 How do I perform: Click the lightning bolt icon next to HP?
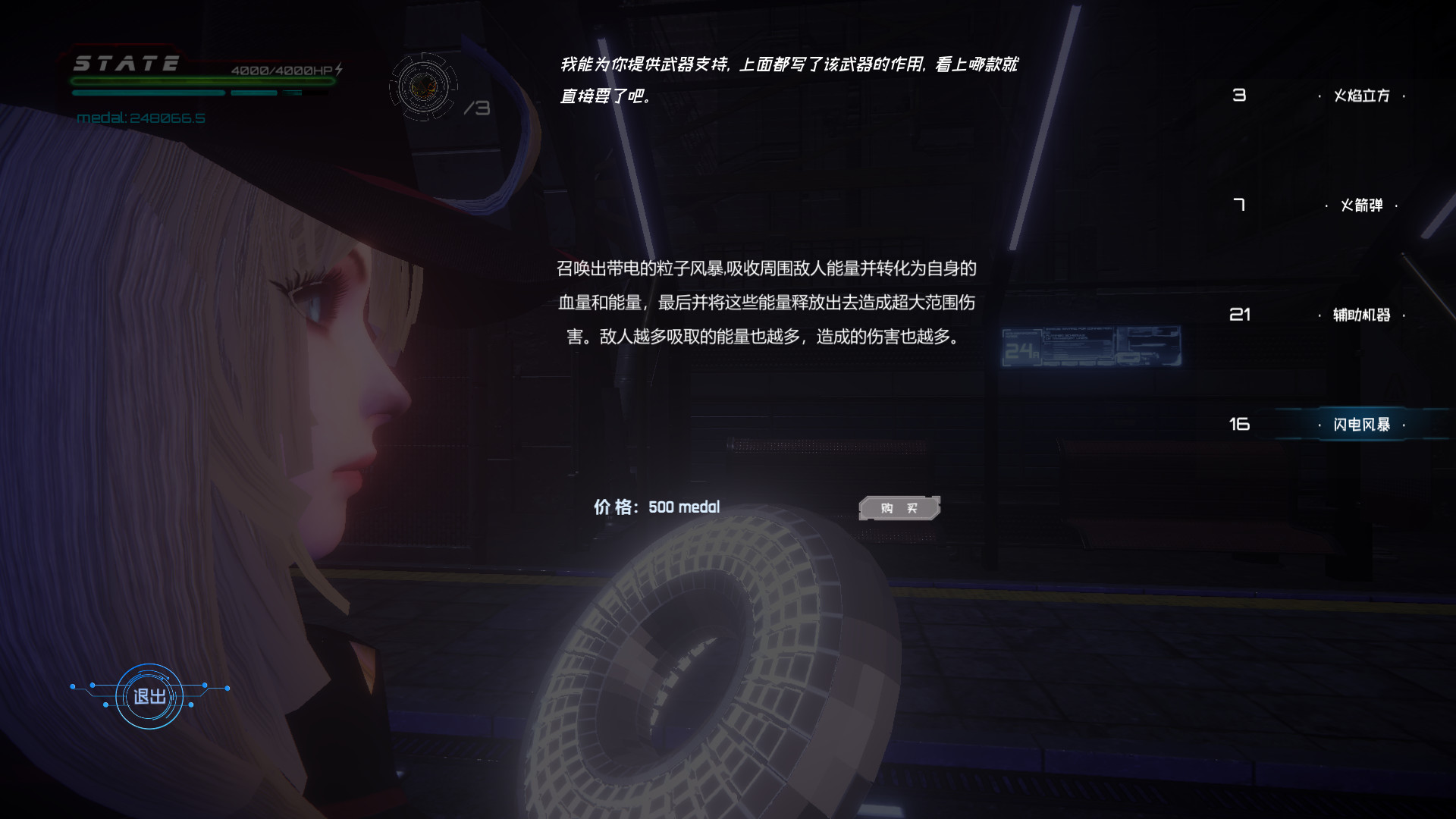point(340,67)
